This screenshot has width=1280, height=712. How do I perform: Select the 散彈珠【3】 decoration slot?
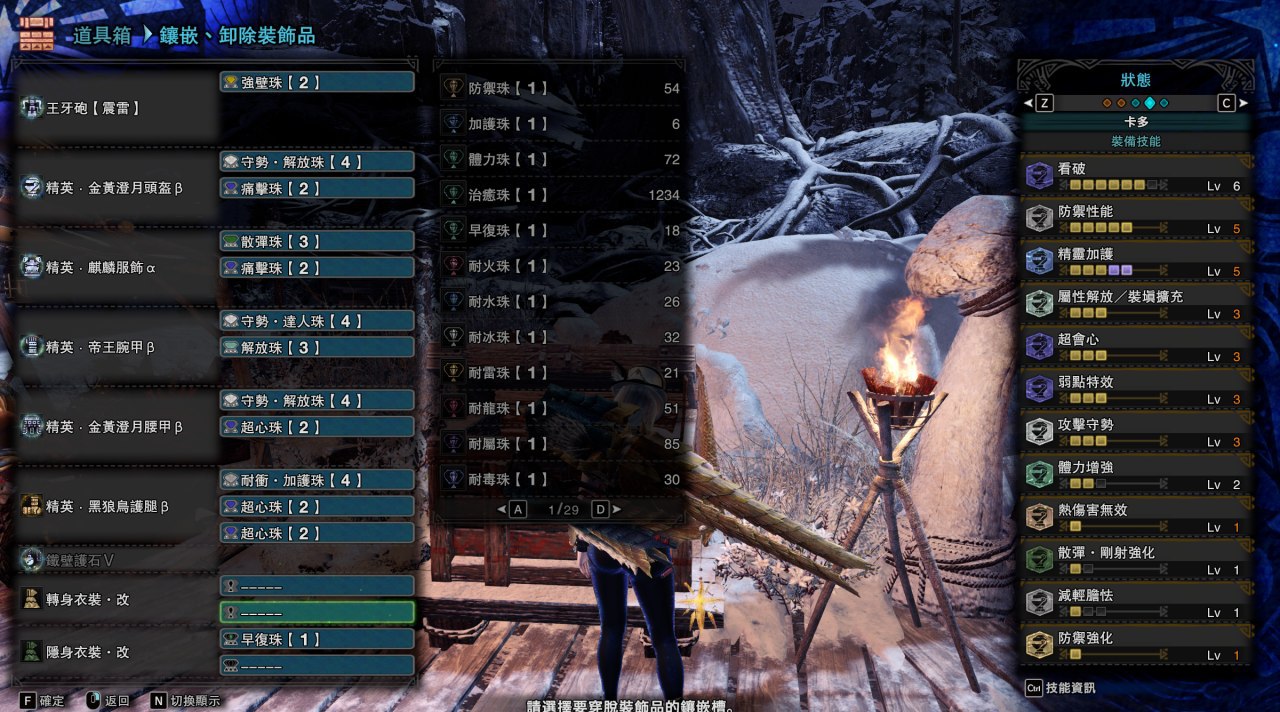(316, 241)
